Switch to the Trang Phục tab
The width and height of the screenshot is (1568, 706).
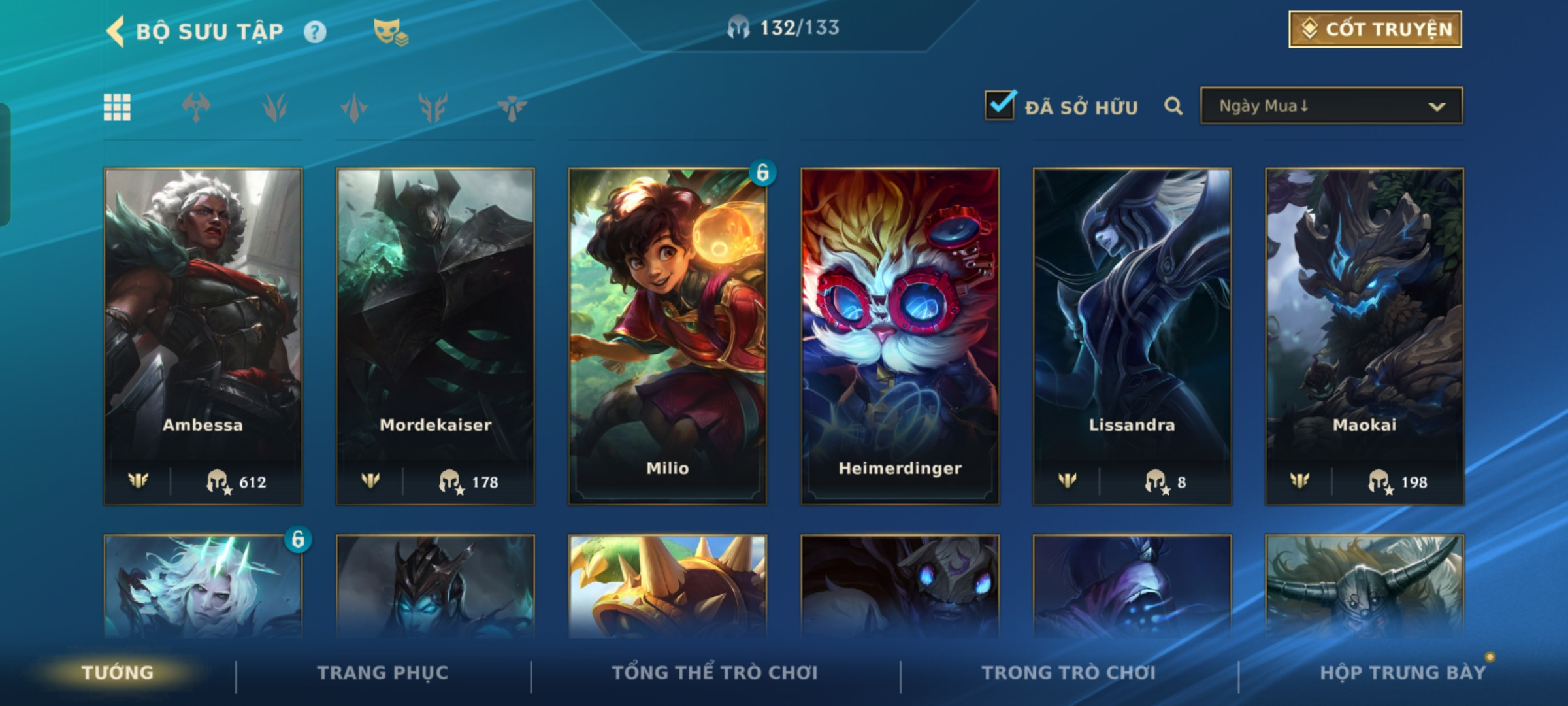[x=383, y=673]
